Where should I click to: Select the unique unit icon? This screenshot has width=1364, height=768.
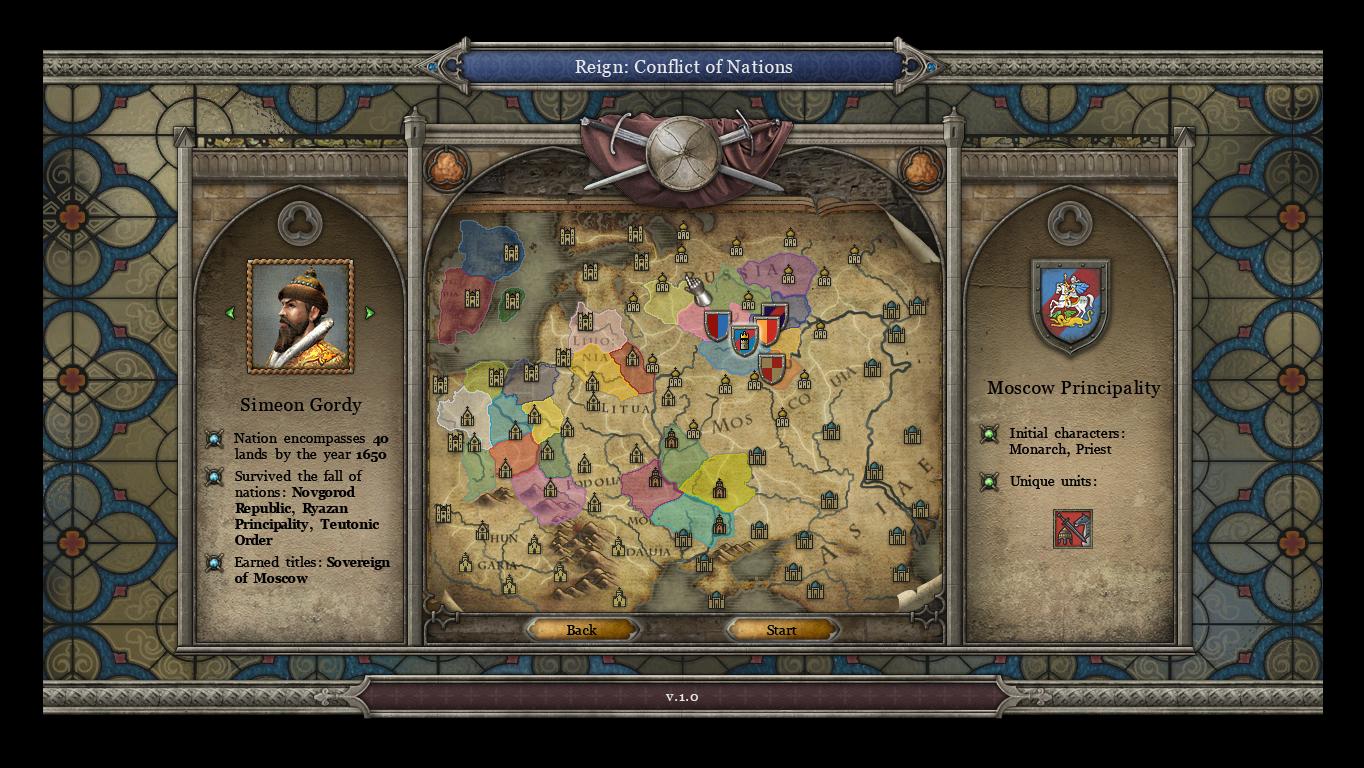coord(1072,529)
